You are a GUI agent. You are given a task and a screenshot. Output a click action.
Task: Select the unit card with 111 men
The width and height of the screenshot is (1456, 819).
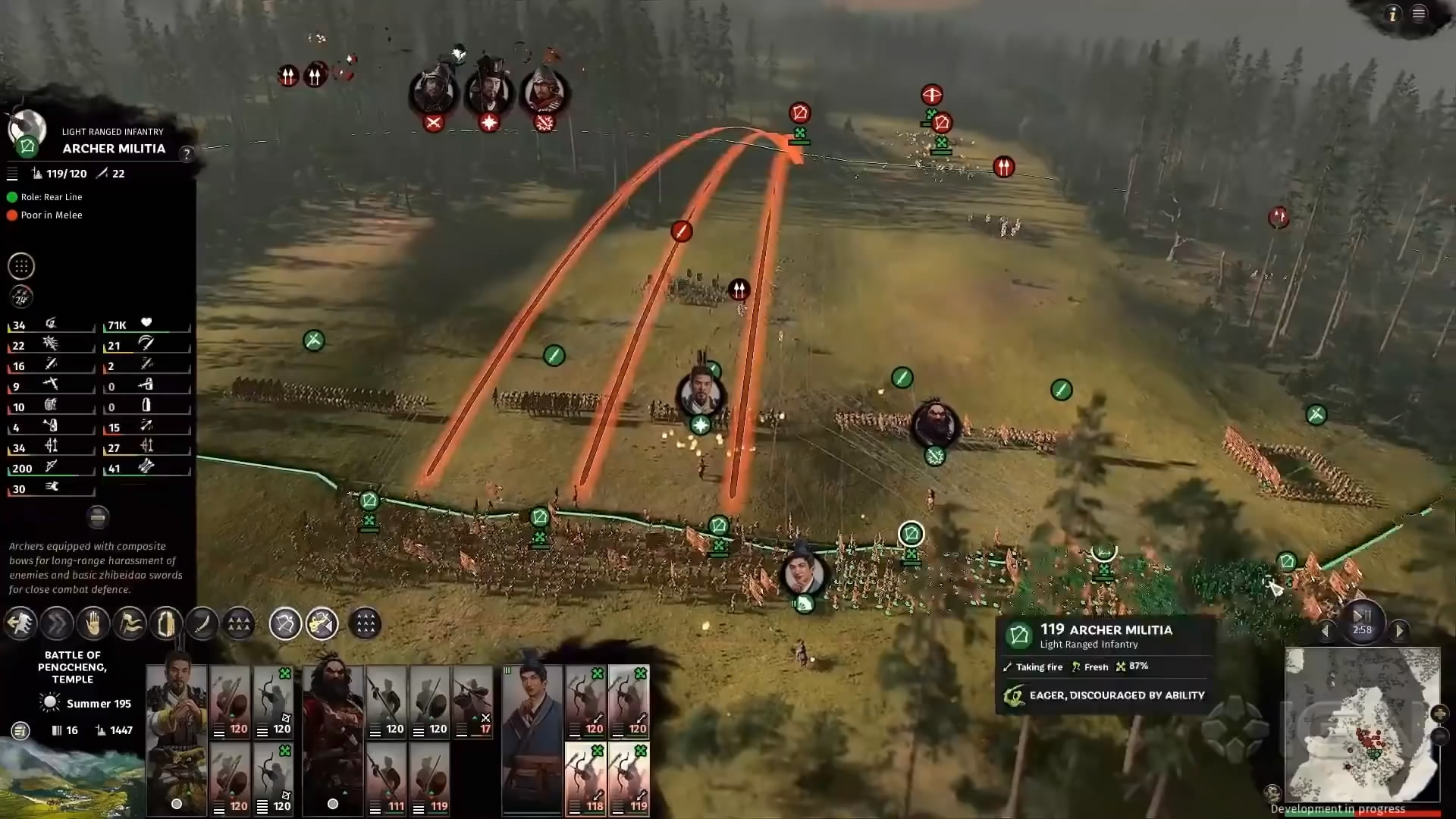pos(387,779)
